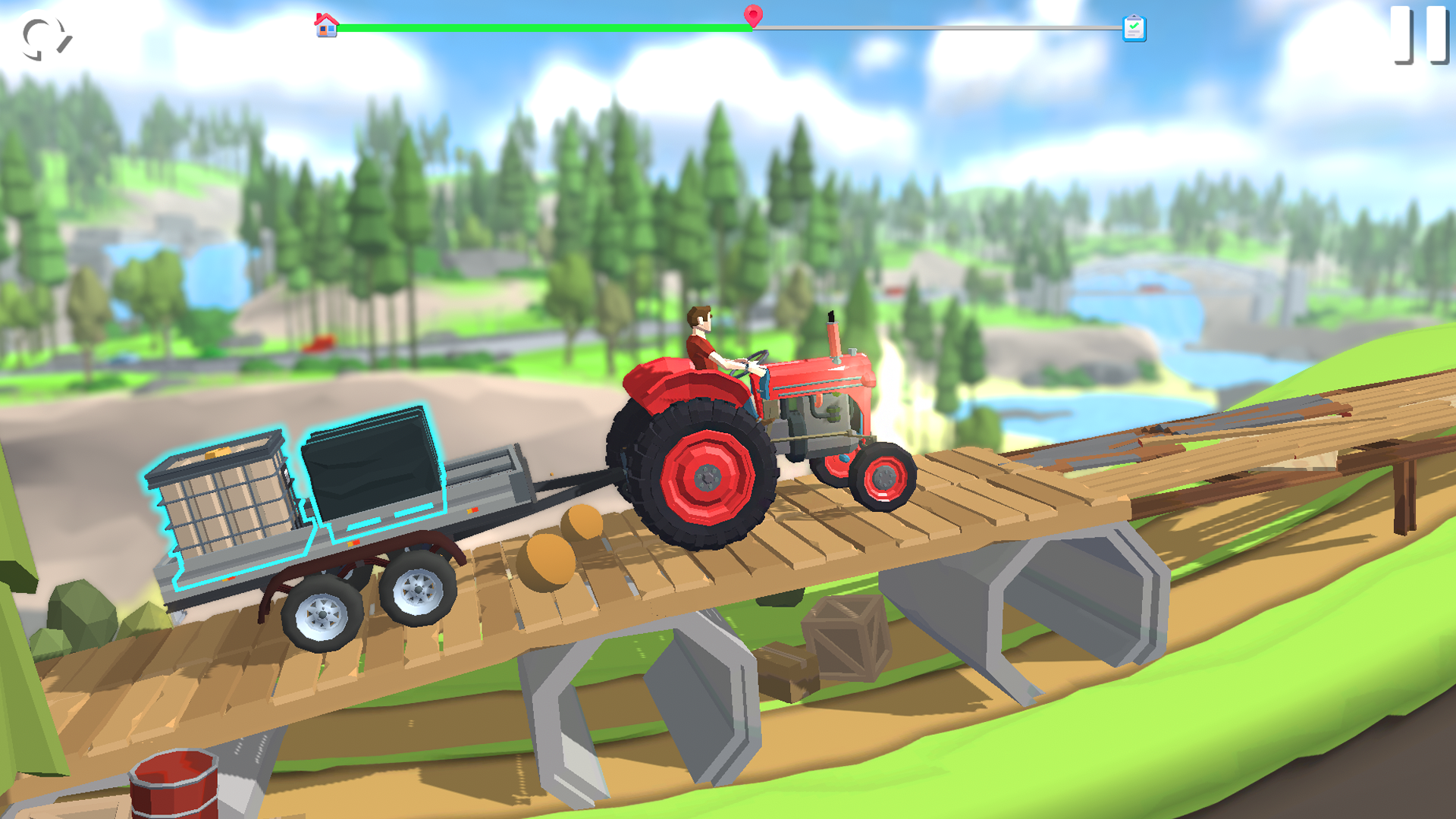Screen dimensions: 1456x819
Task: Tap the home icon on the progress bar
Action: (326, 23)
